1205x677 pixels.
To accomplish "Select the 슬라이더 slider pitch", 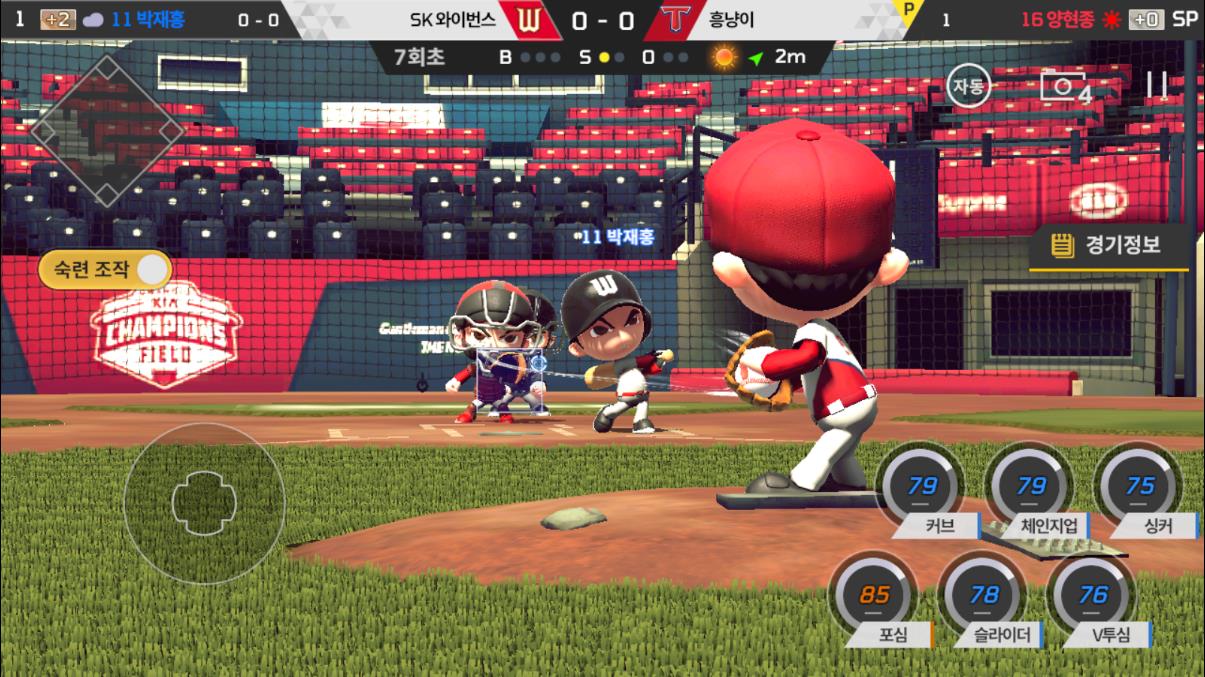I will pyautogui.click(x=984, y=597).
